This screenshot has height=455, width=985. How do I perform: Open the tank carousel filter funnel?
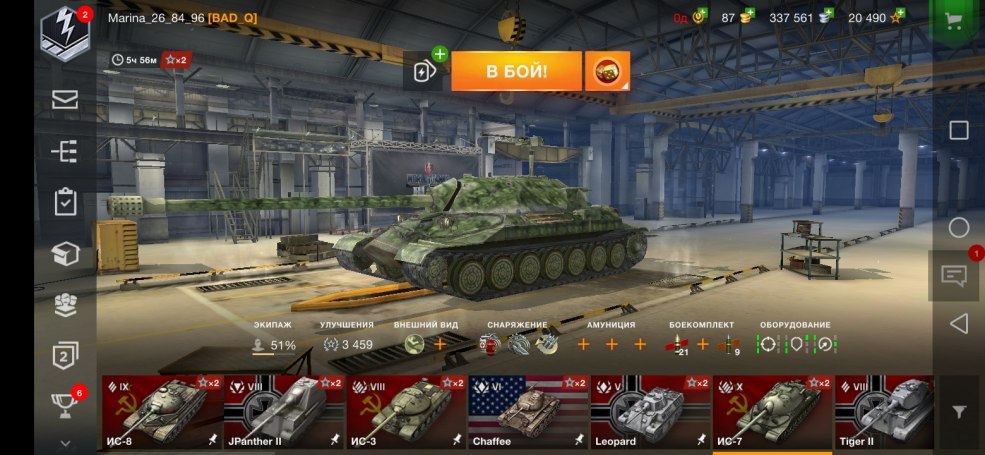pyautogui.click(x=959, y=411)
